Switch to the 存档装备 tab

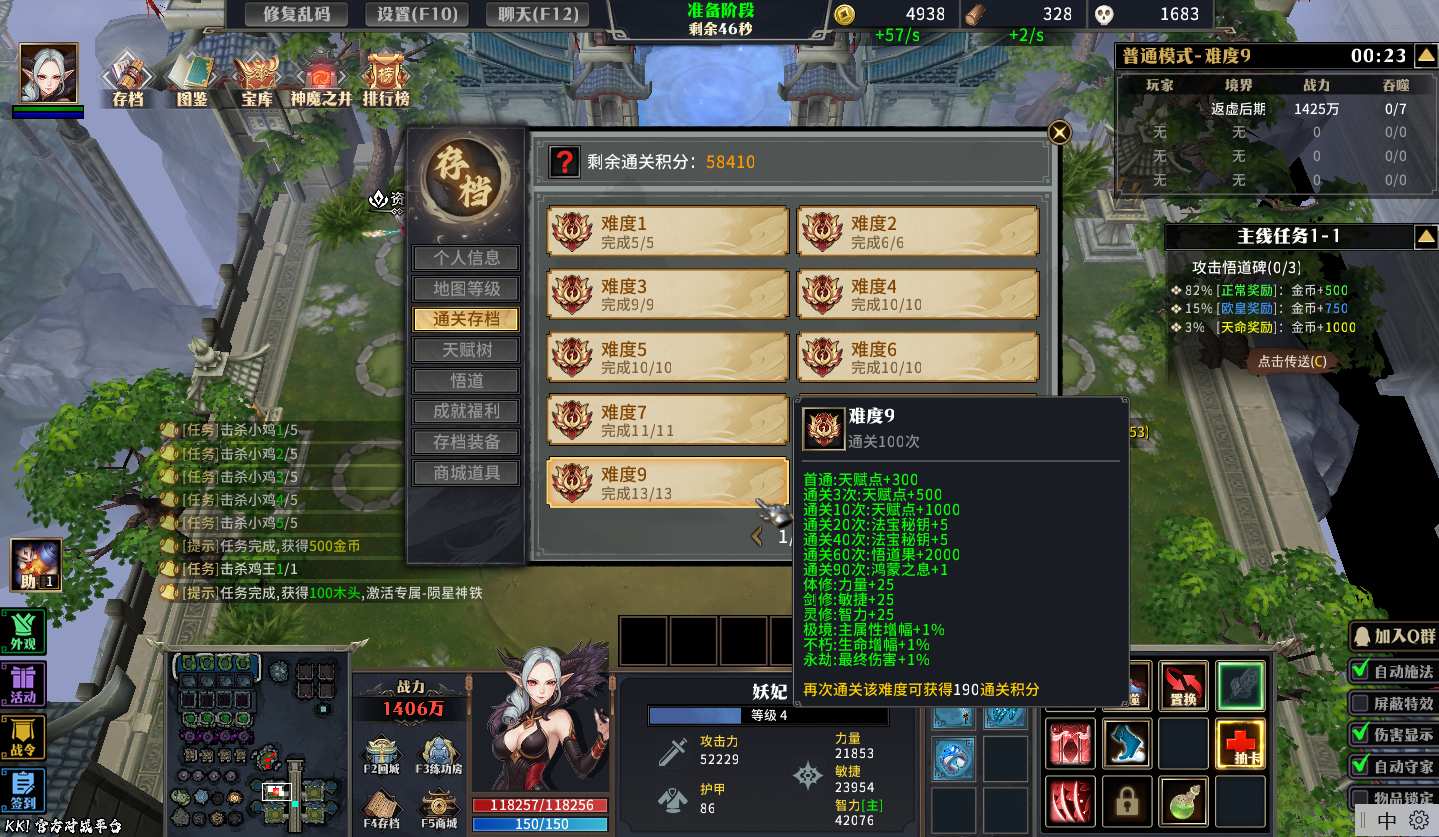tap(466, 442)
